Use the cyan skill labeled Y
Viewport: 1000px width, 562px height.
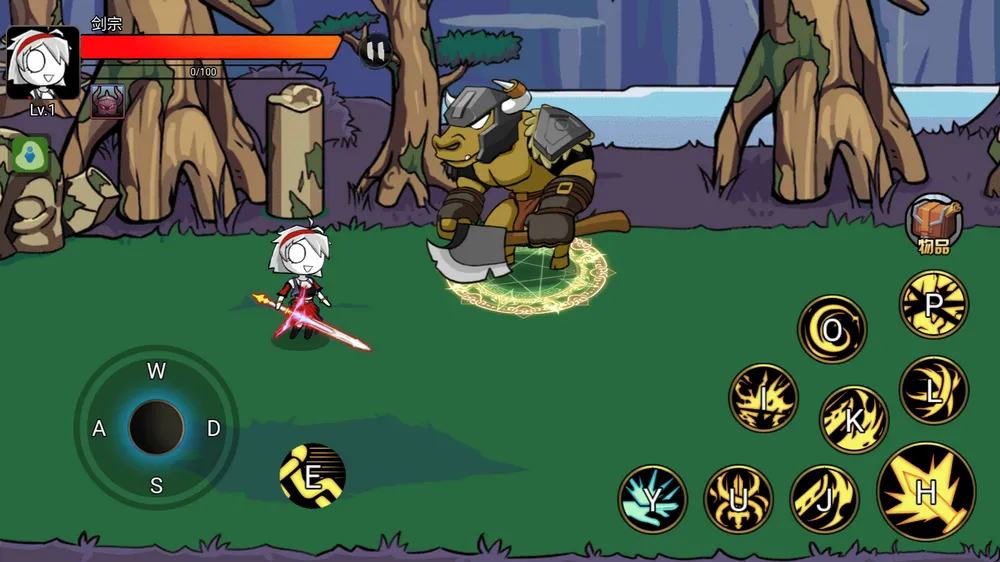coord(652,498)
